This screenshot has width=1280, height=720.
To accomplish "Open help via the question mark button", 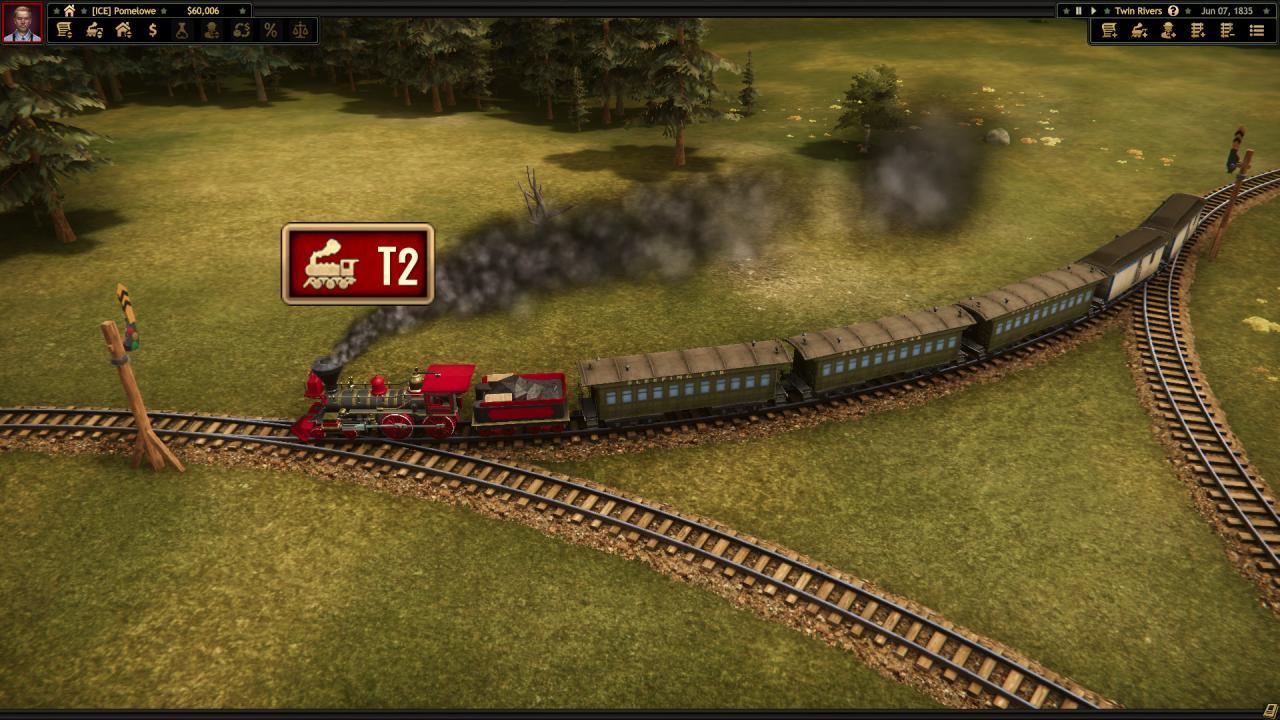I will (1174, 11).
